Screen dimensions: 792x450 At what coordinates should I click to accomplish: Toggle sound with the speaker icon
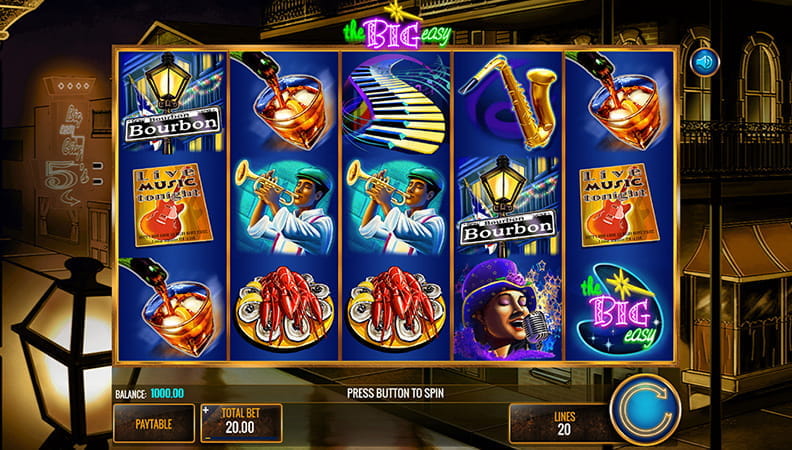[705, 62]
